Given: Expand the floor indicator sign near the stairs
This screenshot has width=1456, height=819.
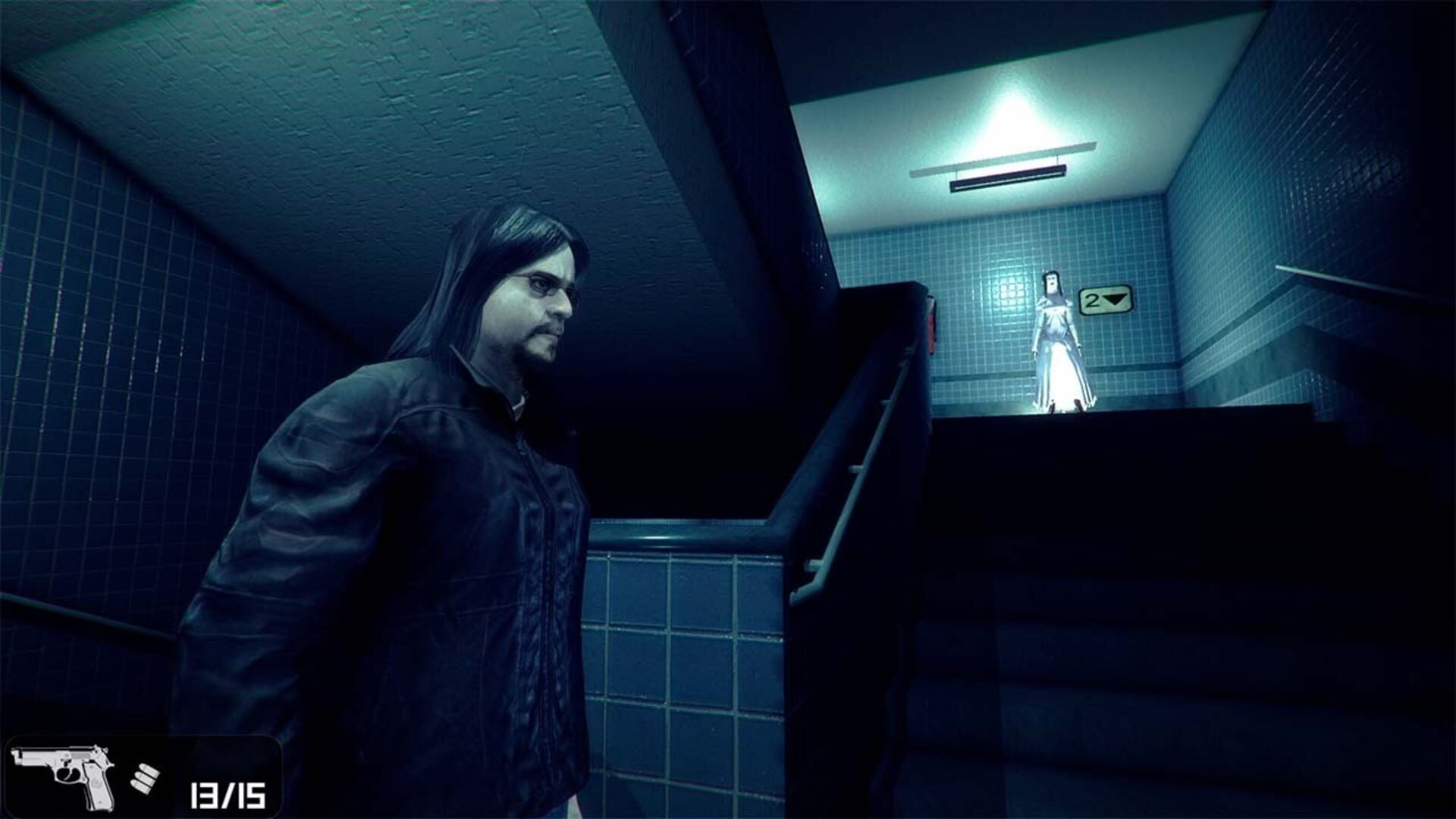Looking at the screenshot, I should point(1104,300).
